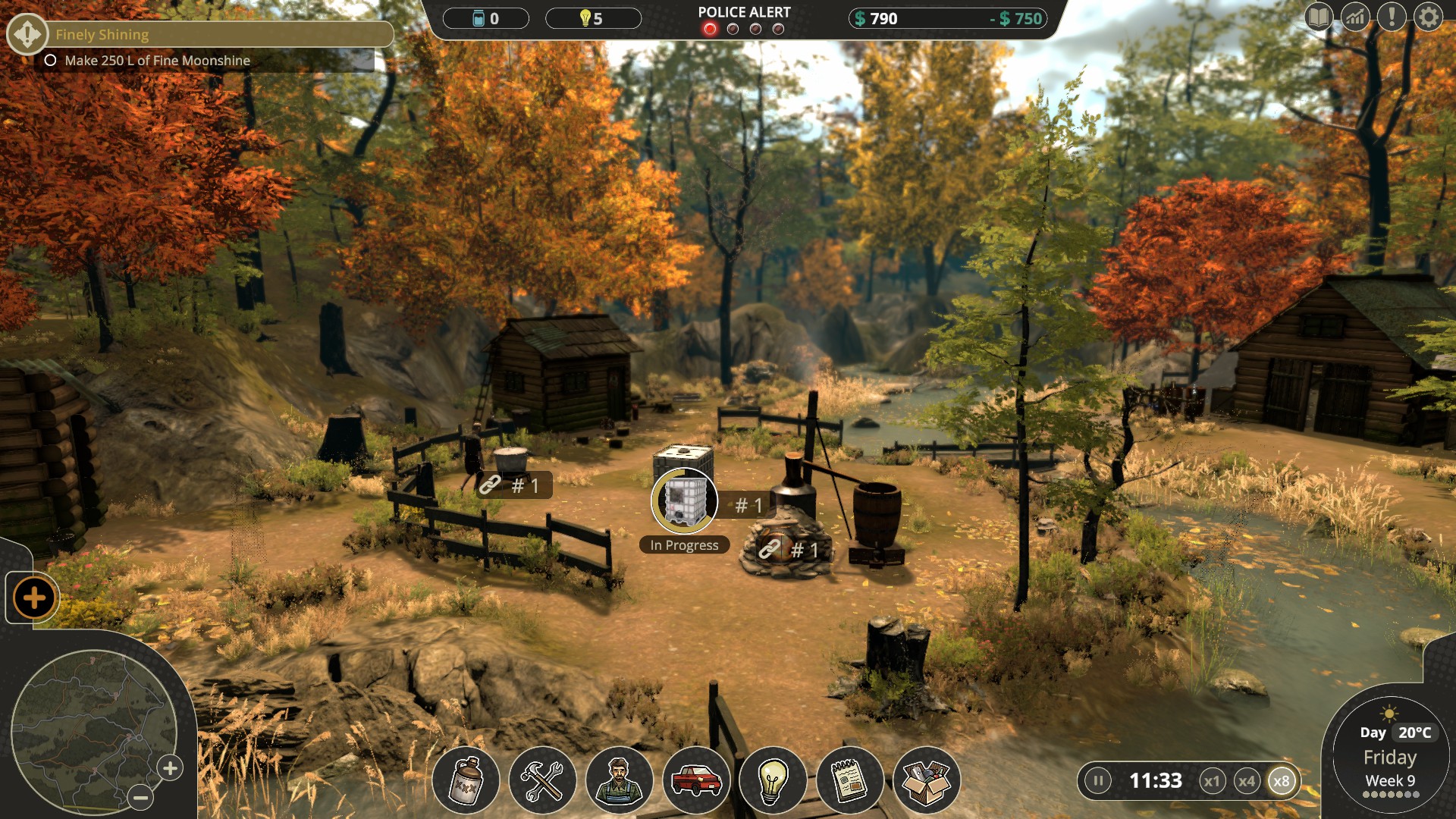Open the lightbulb research menu
Viewport: 1456px width, 819px height.
[773, 780]
